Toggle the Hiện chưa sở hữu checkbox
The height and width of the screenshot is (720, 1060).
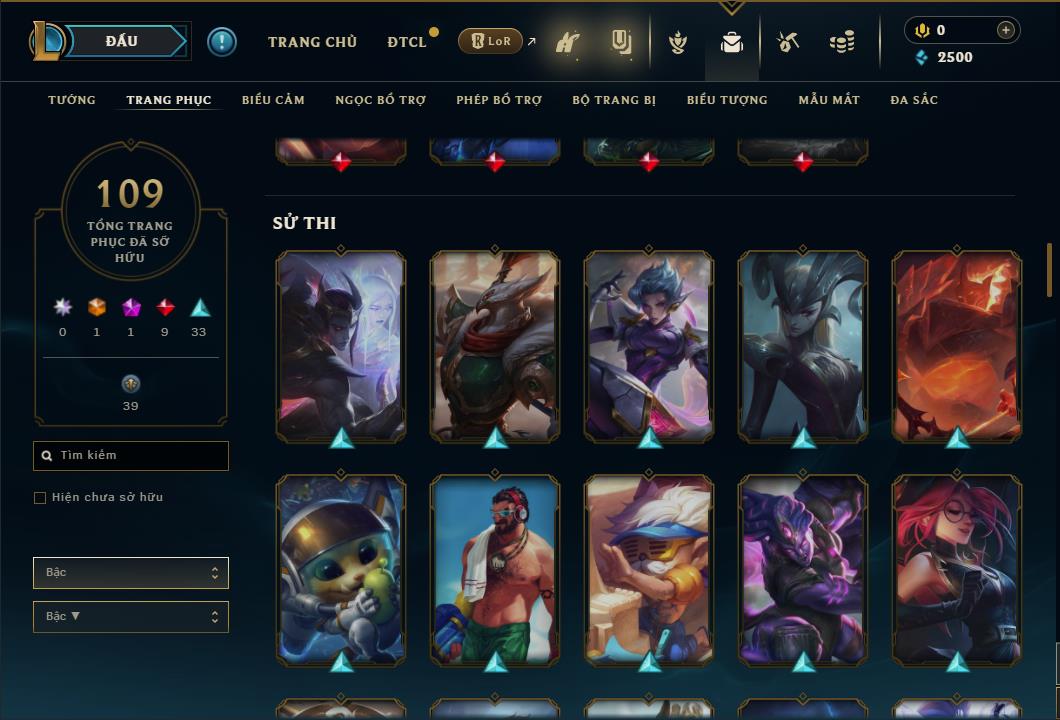[40, 498]
